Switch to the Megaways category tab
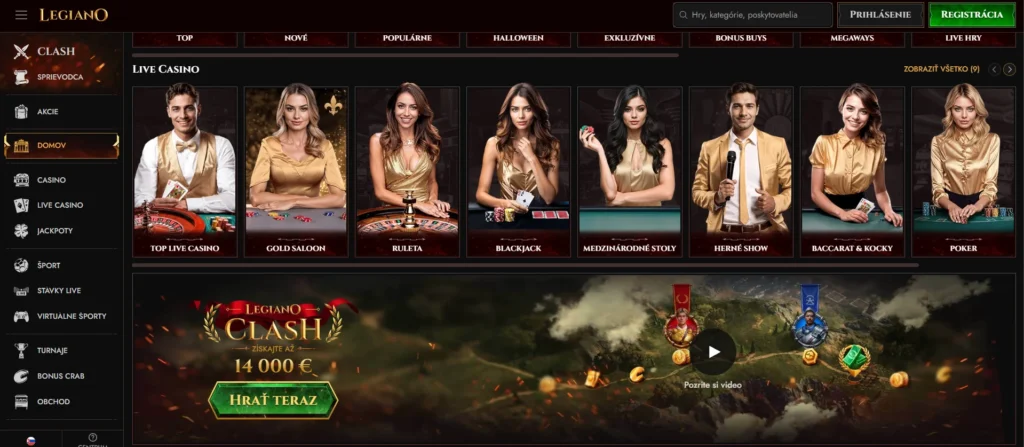 pos(852,38)
